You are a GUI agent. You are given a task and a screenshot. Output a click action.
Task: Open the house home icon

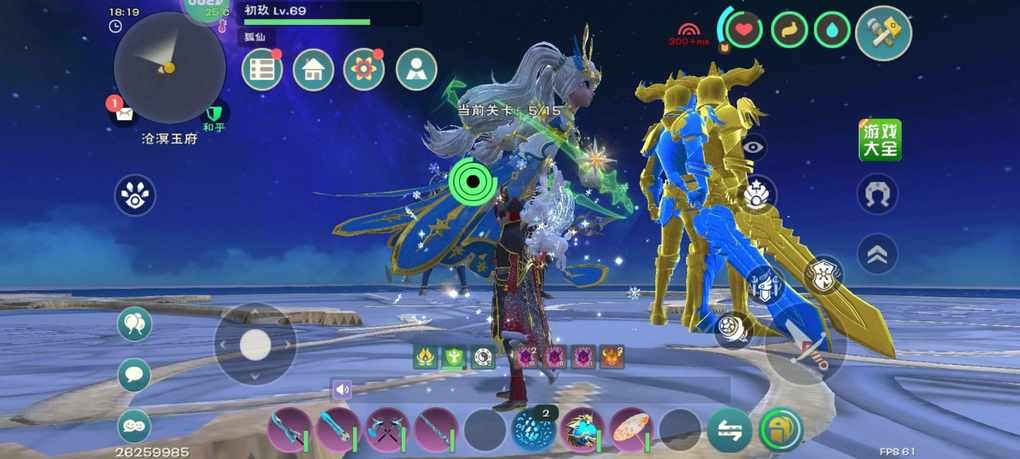(x=313, y=70)
